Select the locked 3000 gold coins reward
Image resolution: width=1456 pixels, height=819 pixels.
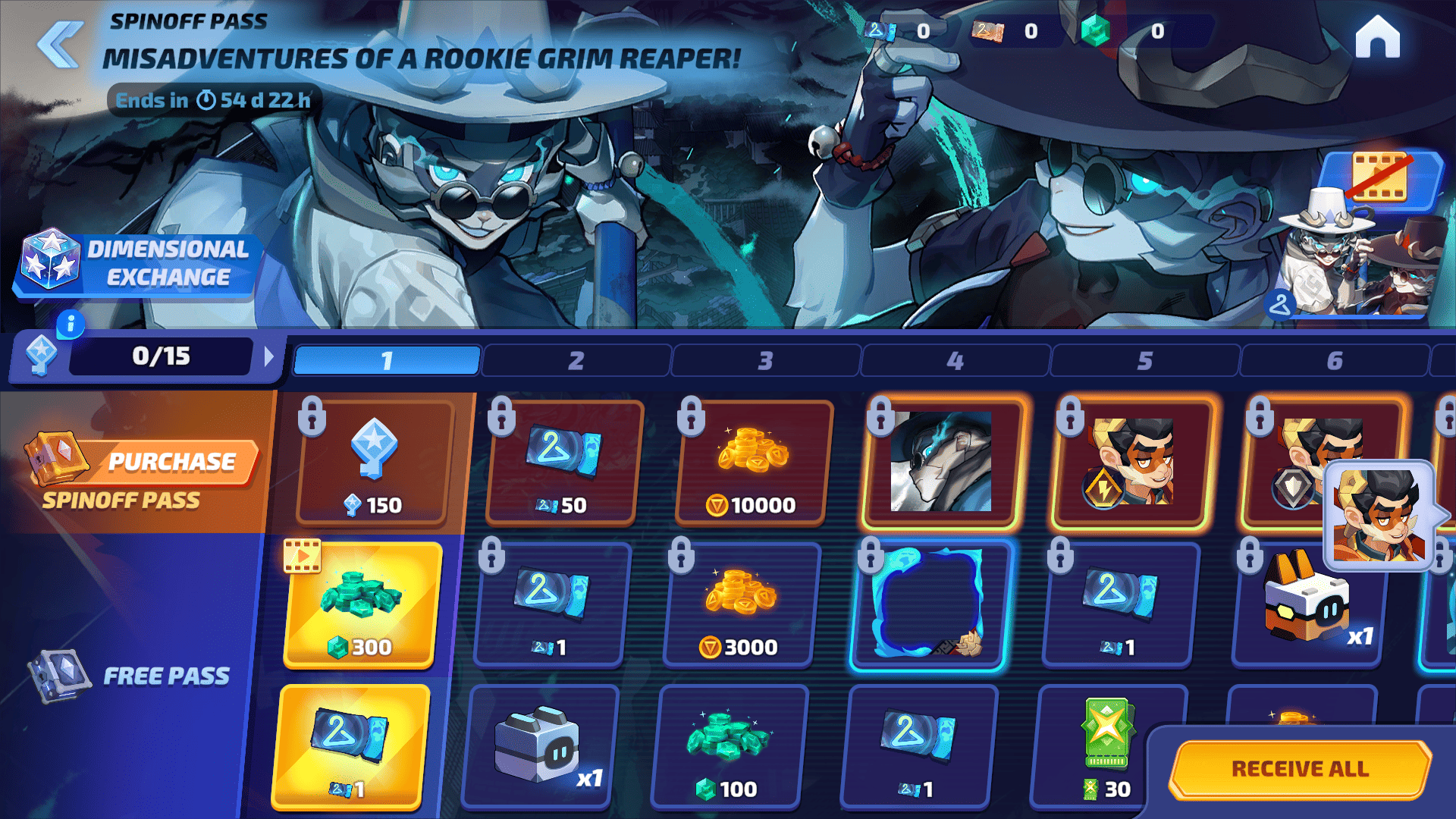741,605
